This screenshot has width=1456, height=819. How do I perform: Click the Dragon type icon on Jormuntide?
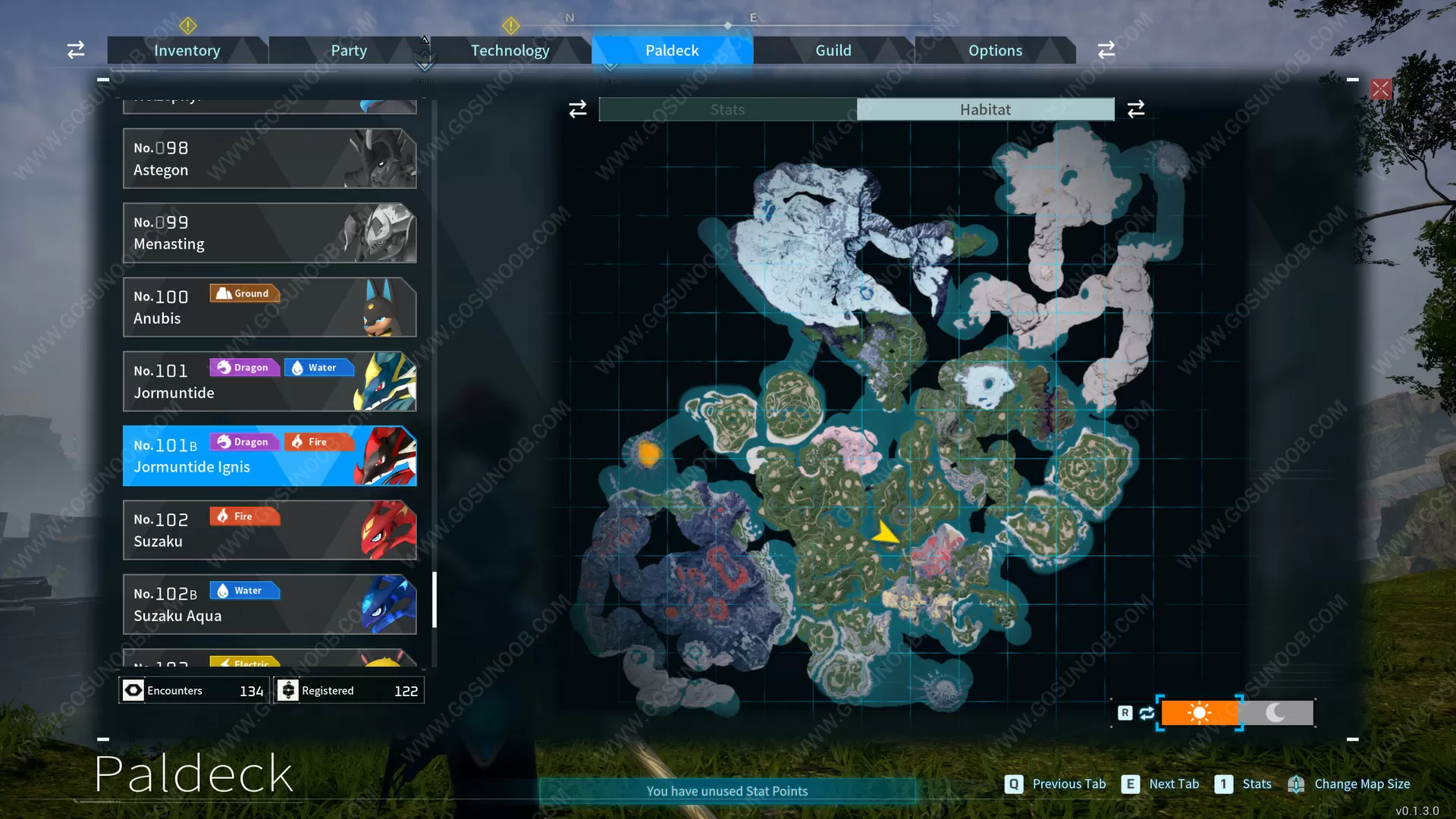(x=244, y=367)
